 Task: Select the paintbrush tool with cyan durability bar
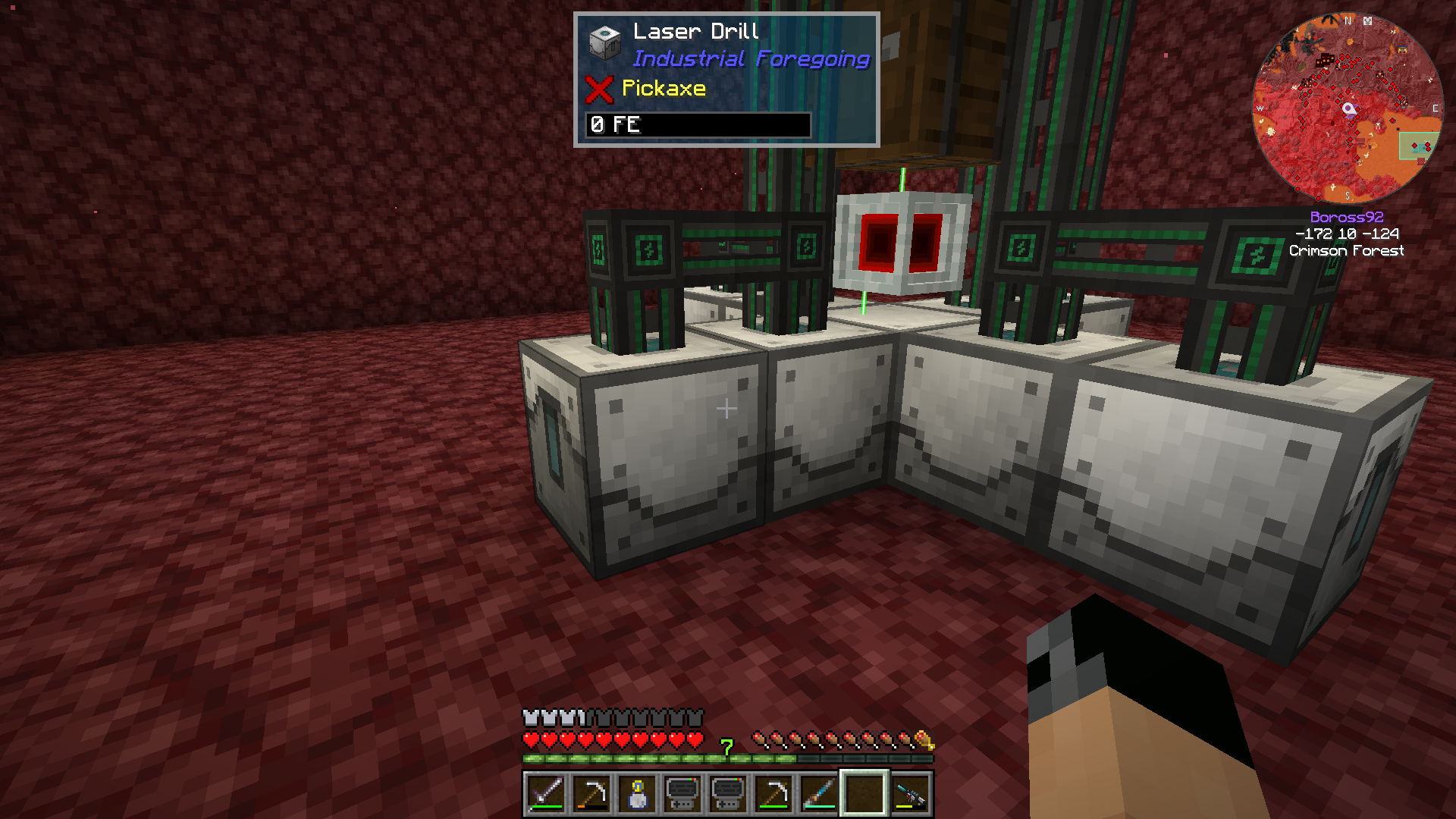pos(819,794)
